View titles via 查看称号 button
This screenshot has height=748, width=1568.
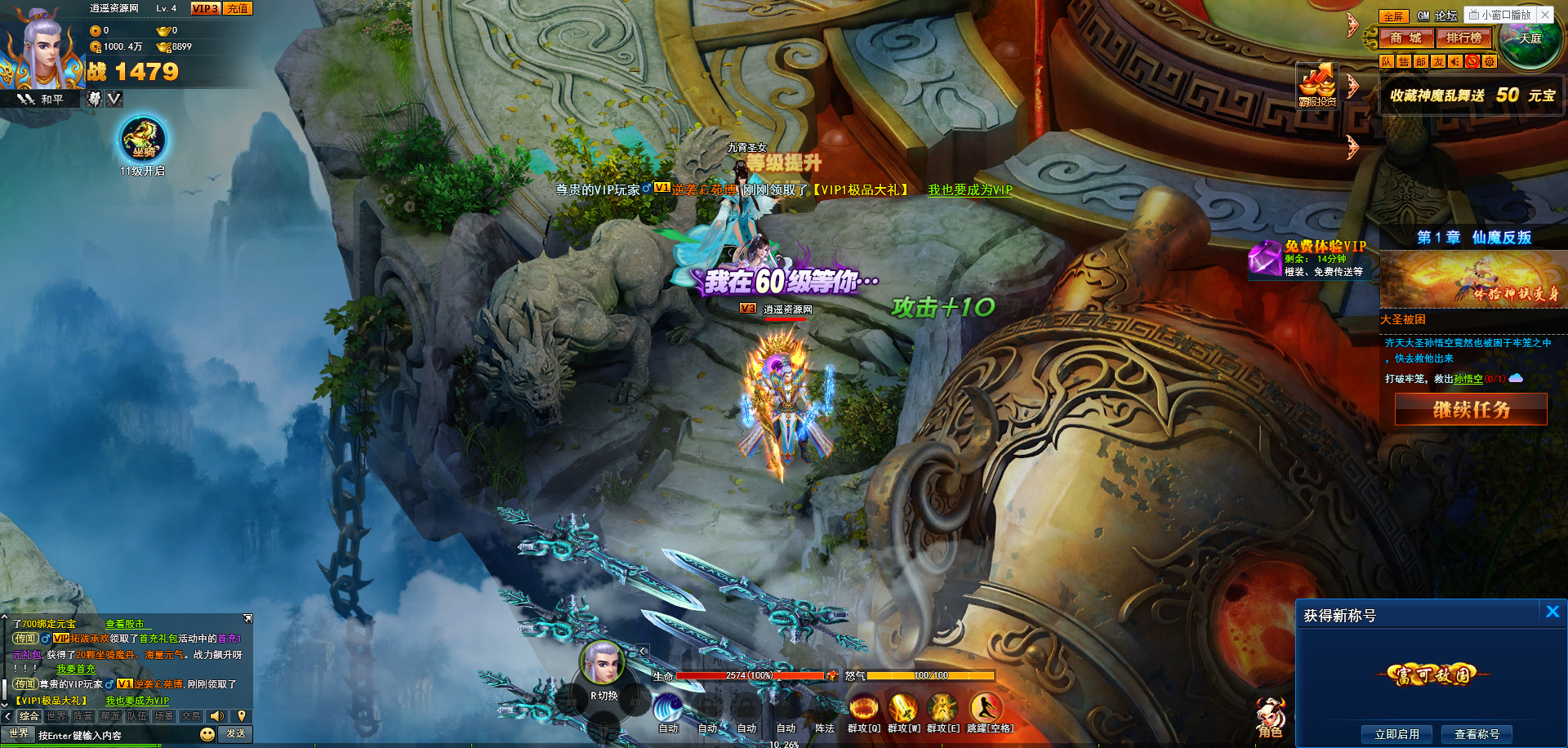click(x=1477, y=734)
